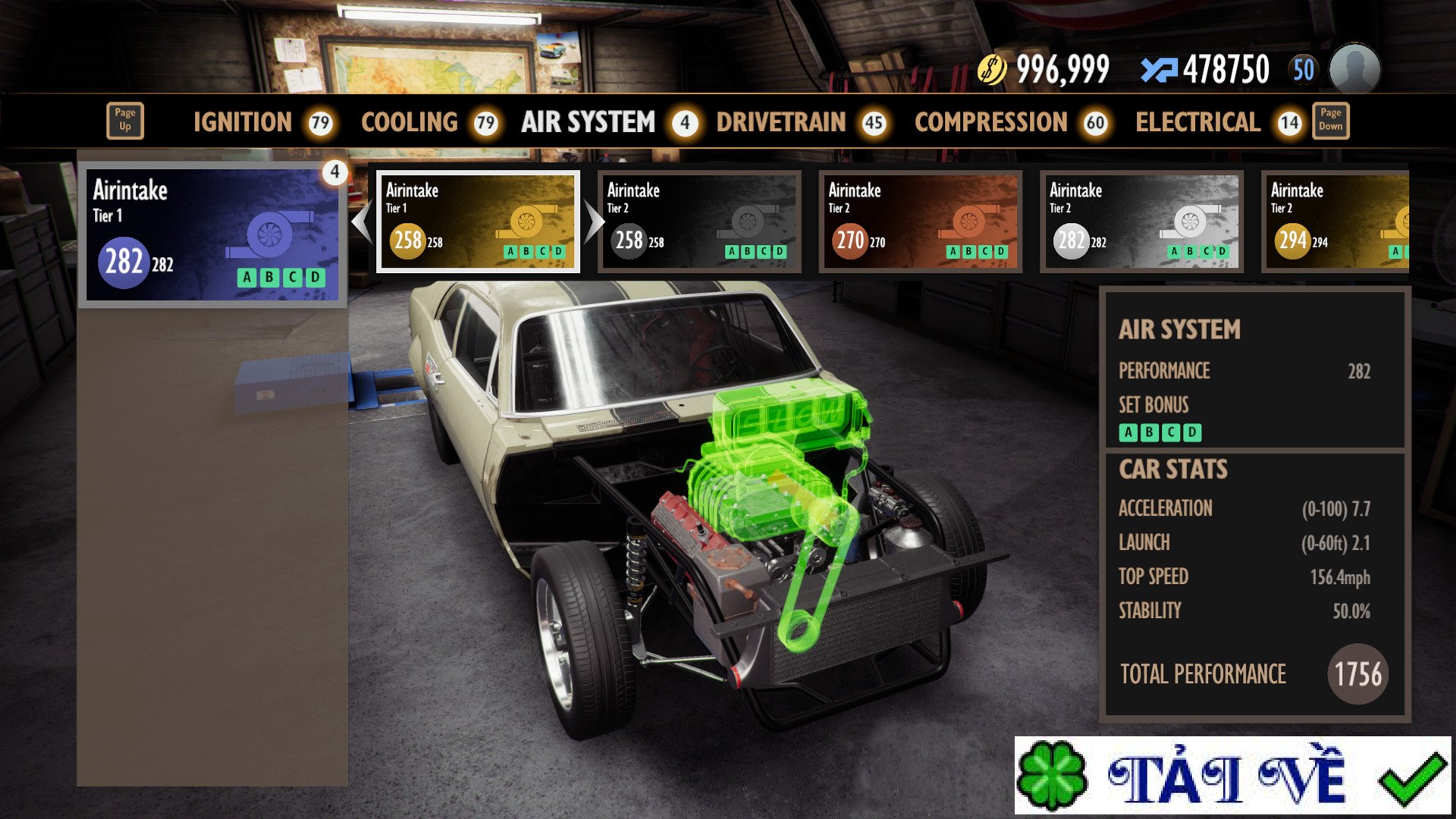Select the equipped blue Airintake 282 card
Image resolution: width=1456 pixels, height=819 pixels.
pos(212,234)
